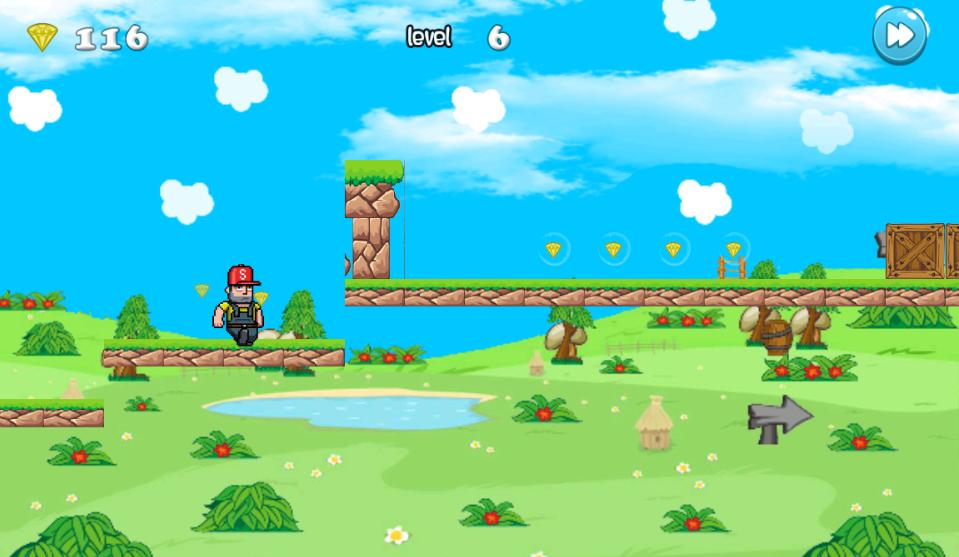The height and width of the screenshot is (557, 959).
Task: Tap the blue fast-forward button
Action: (x=899, y=37)
